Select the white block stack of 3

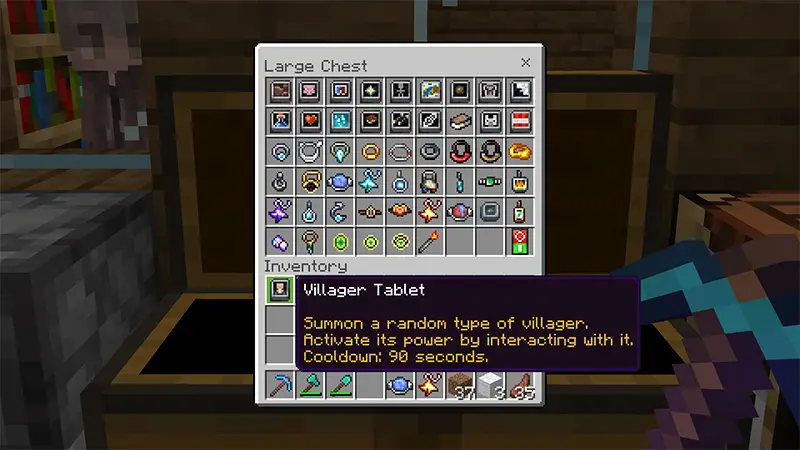(x=492, y=386)
